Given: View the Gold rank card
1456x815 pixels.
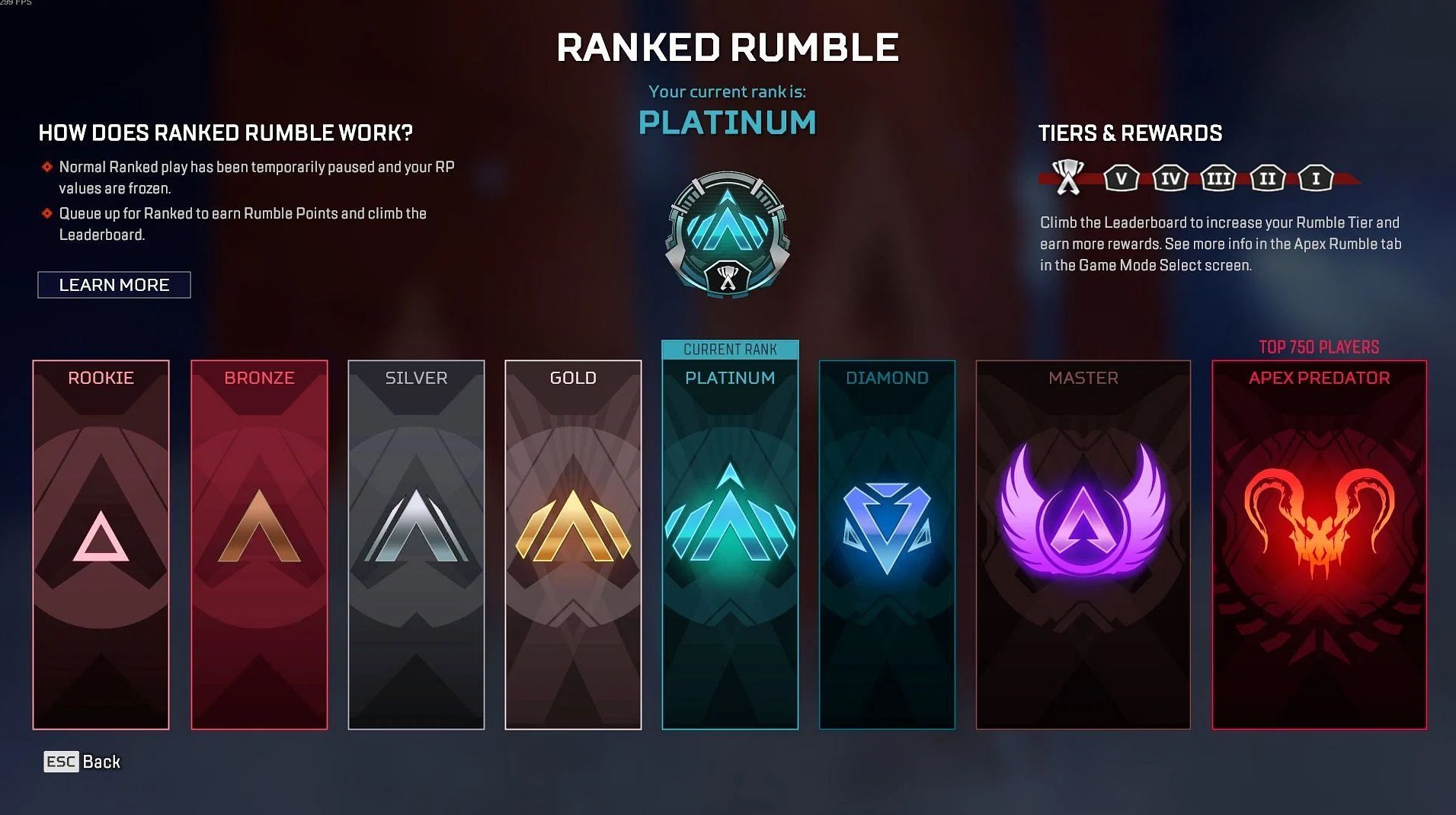Looking at the screenshot, I should coord(573,544).
